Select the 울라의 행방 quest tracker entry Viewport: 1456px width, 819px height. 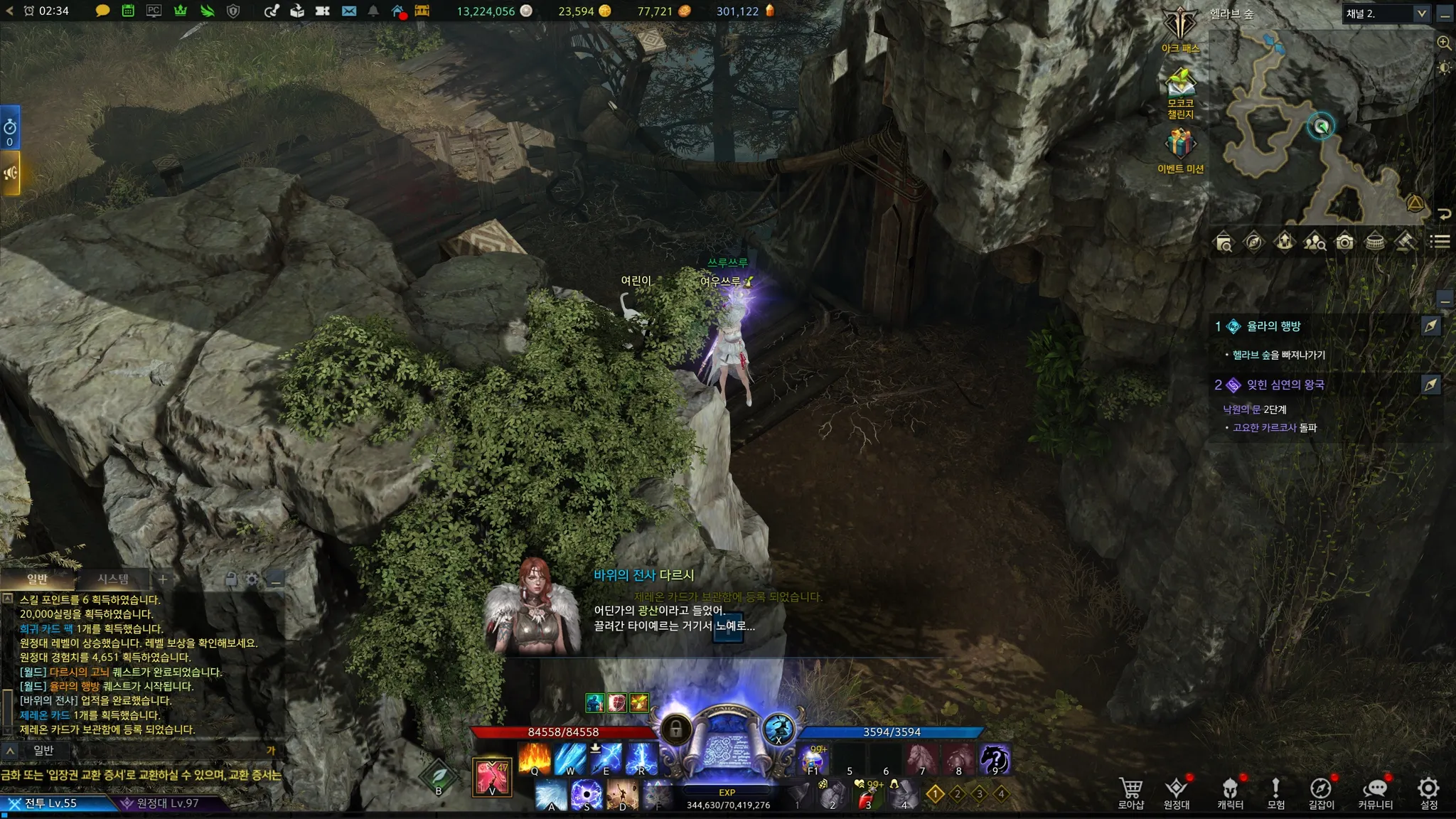coord(1273,326)
